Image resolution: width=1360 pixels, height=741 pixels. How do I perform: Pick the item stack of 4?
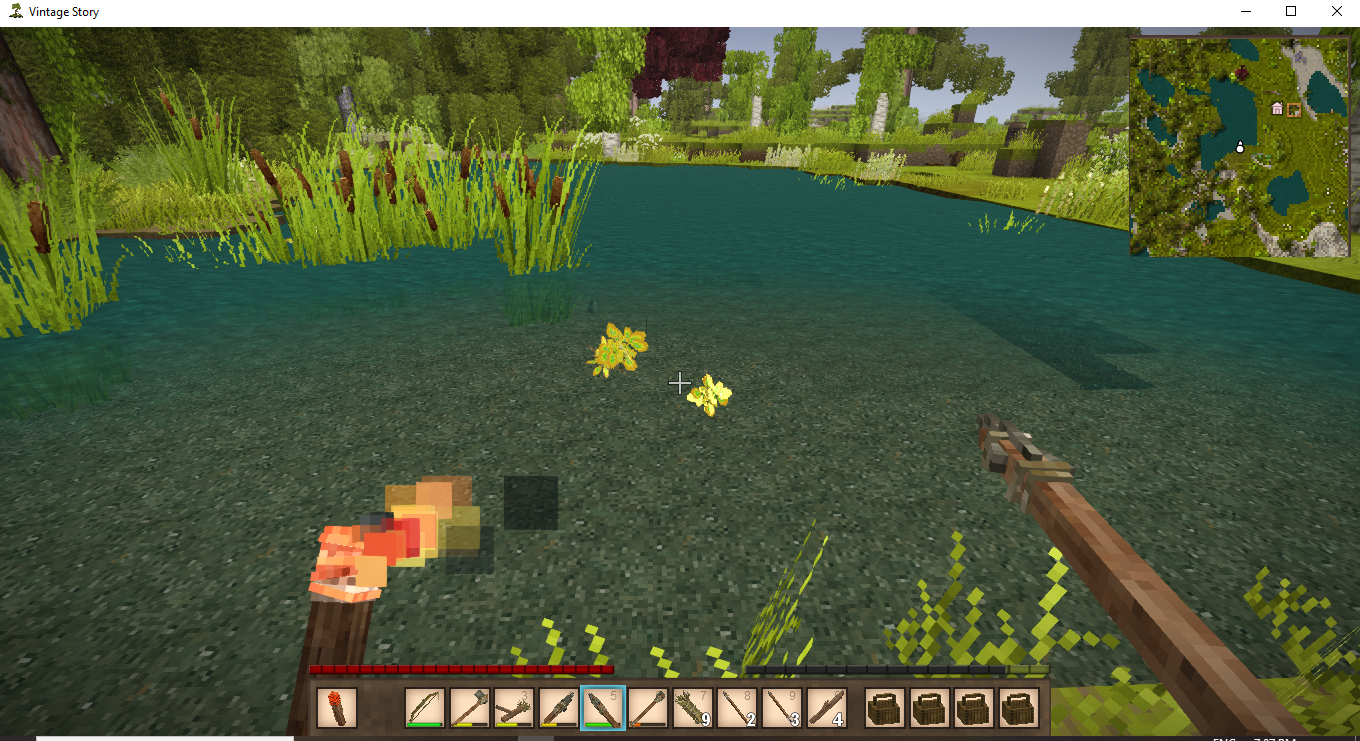[x=826, y=708]
